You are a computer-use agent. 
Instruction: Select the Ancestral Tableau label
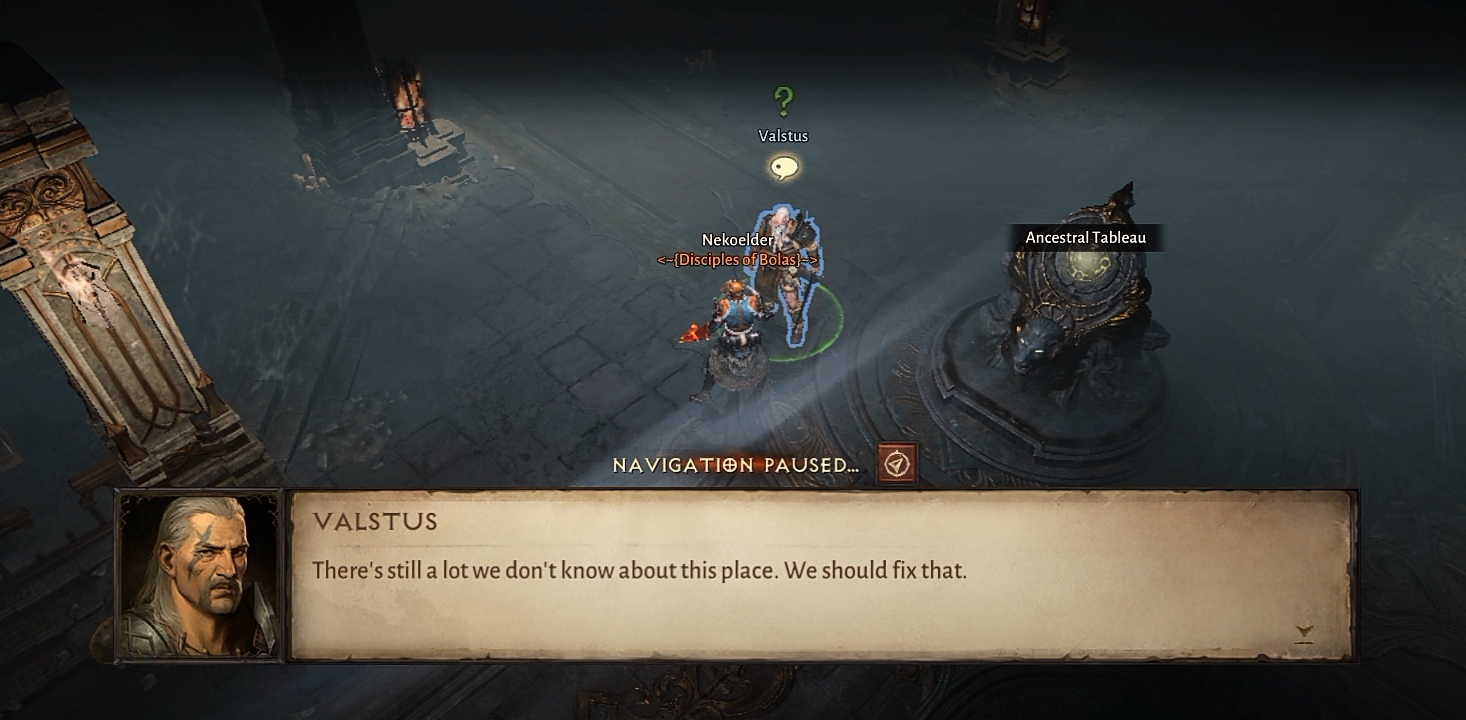[1085, 238]
